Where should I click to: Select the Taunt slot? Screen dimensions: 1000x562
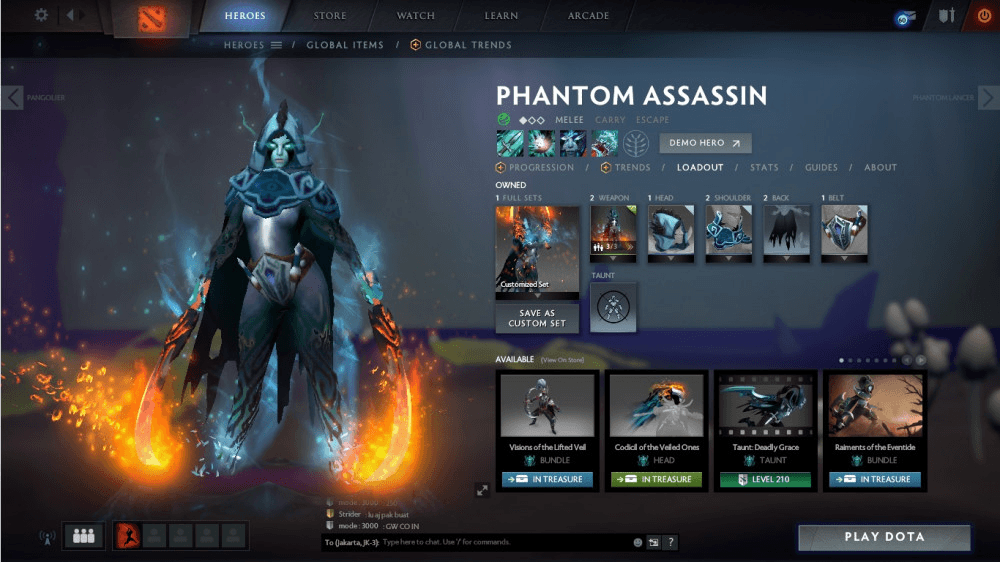pyautogui.click(x=613, y=307)
